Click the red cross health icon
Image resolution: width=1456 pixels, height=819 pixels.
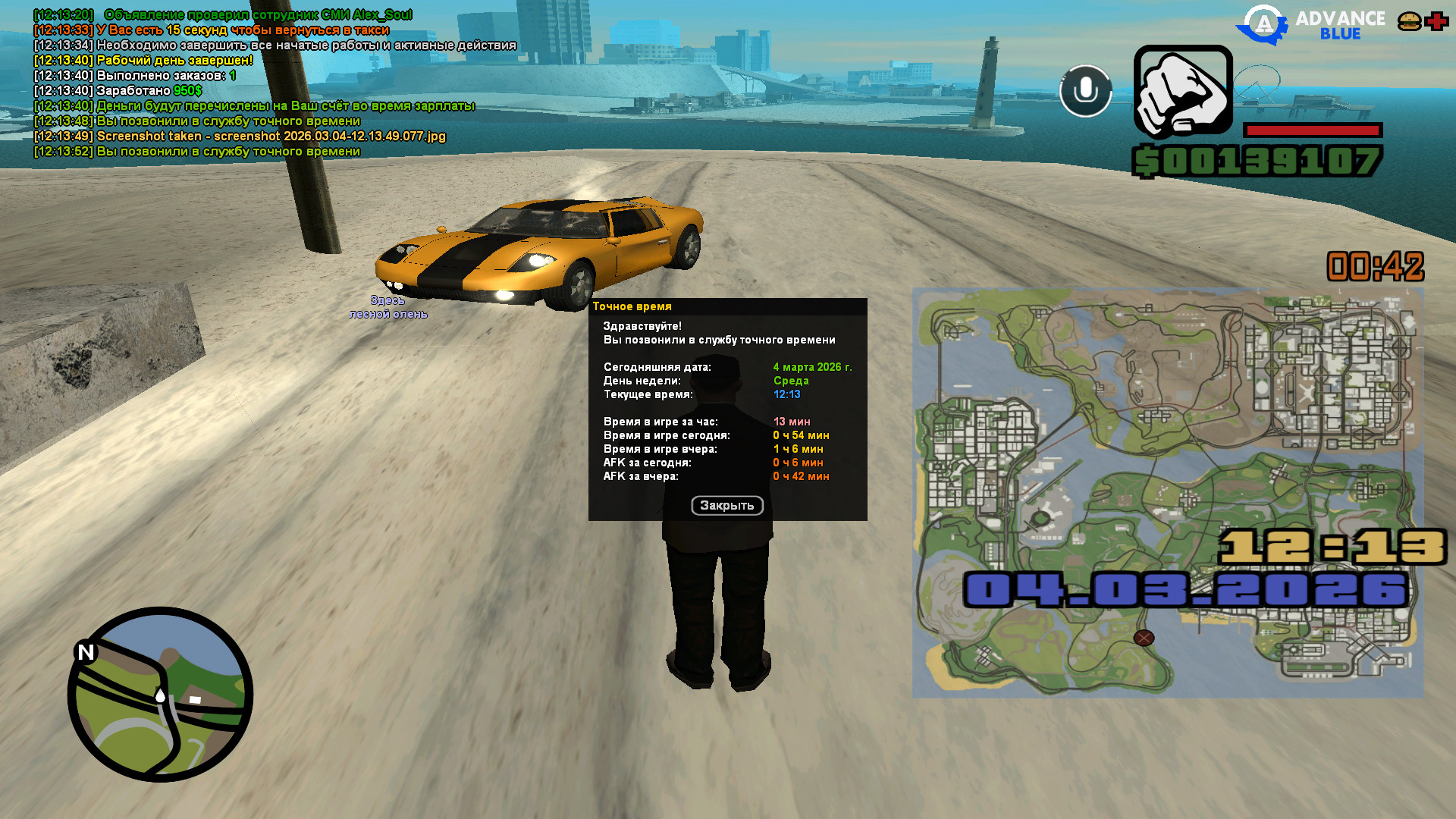coord(1436,21)
